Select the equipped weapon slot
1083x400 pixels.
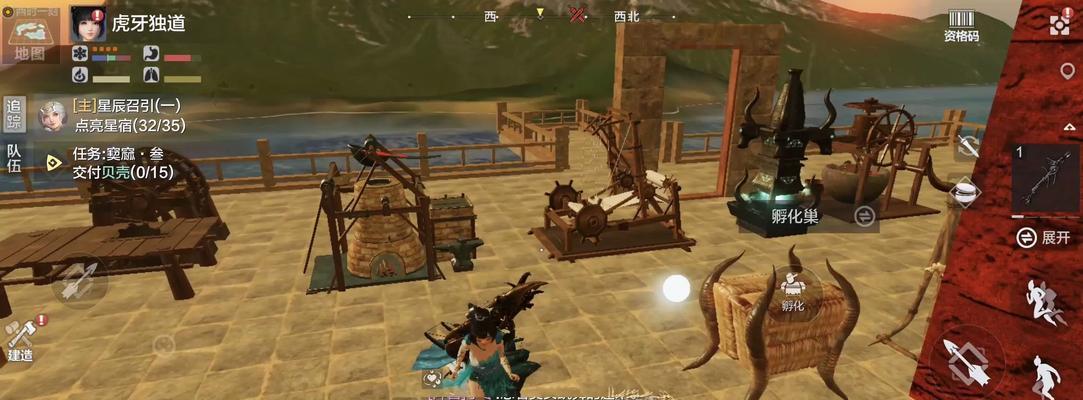[x=1045, y=178]
